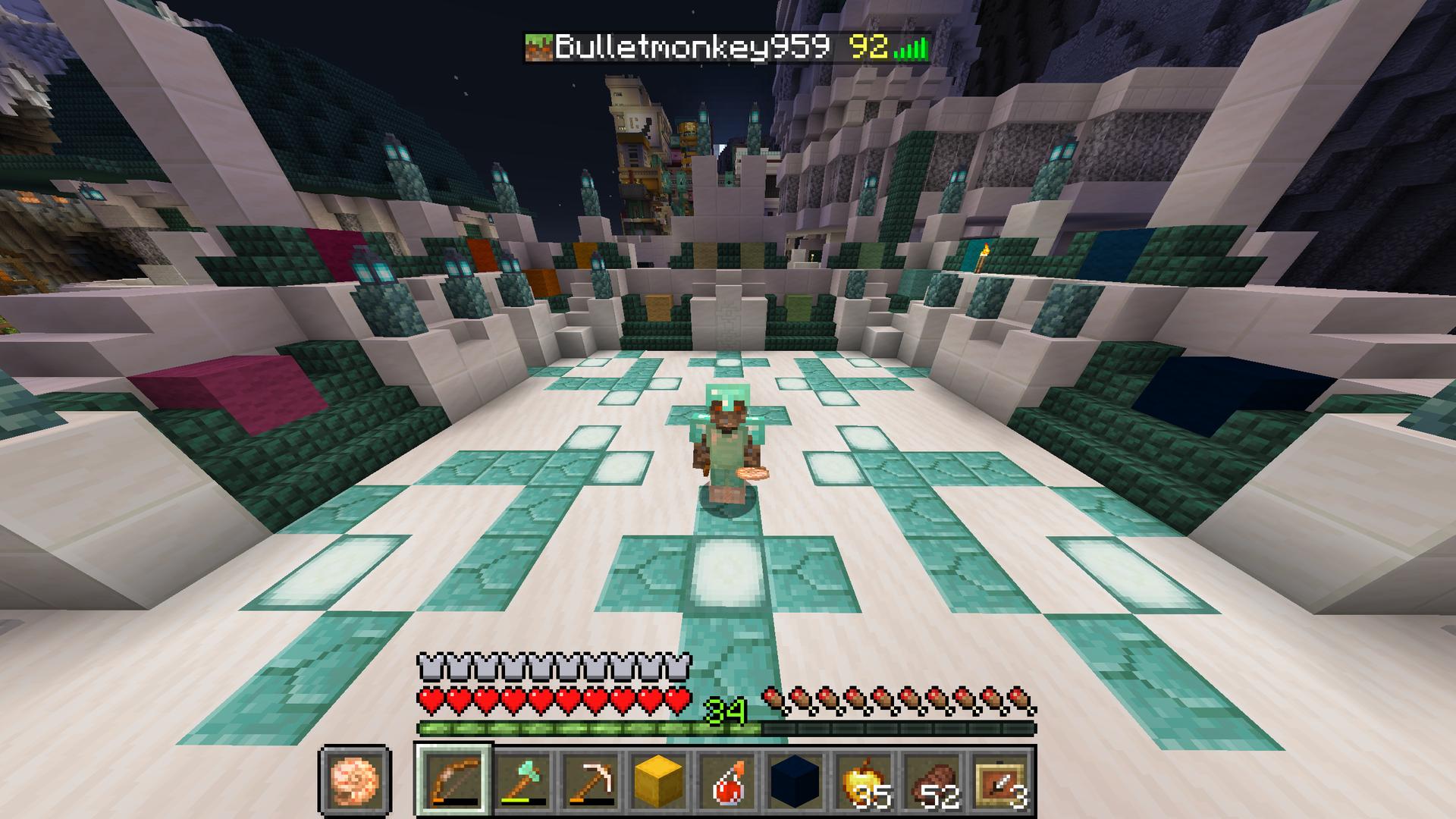Select the cooked meat stack of 52
1456x819 pixels.
931,780
